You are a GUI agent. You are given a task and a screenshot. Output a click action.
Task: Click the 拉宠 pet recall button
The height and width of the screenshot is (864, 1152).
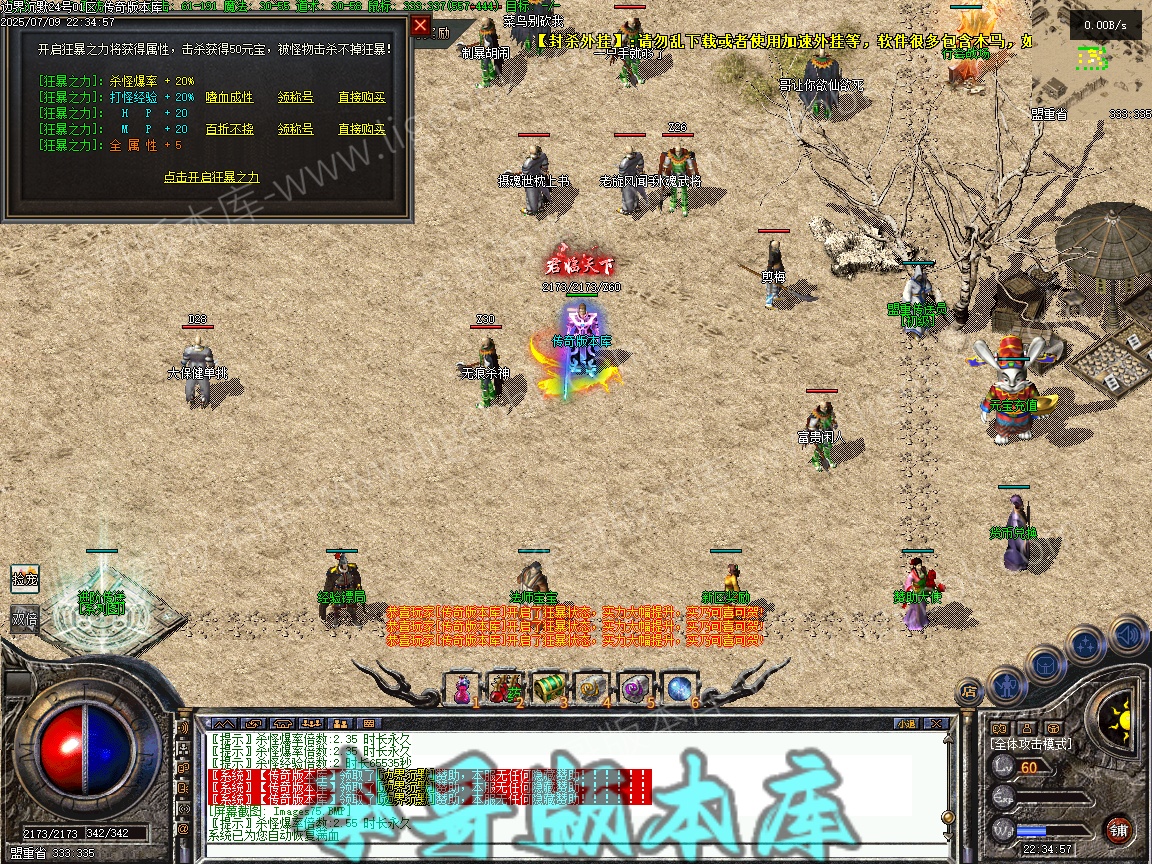click(x=24, y=578)
